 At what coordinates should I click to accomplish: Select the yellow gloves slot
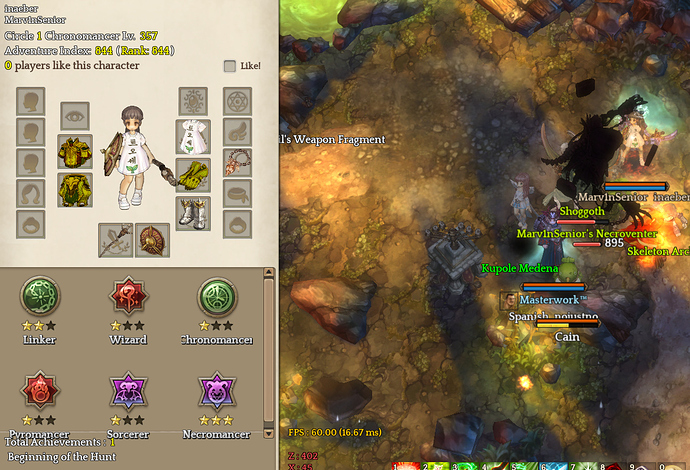click(x=193, y=174)
